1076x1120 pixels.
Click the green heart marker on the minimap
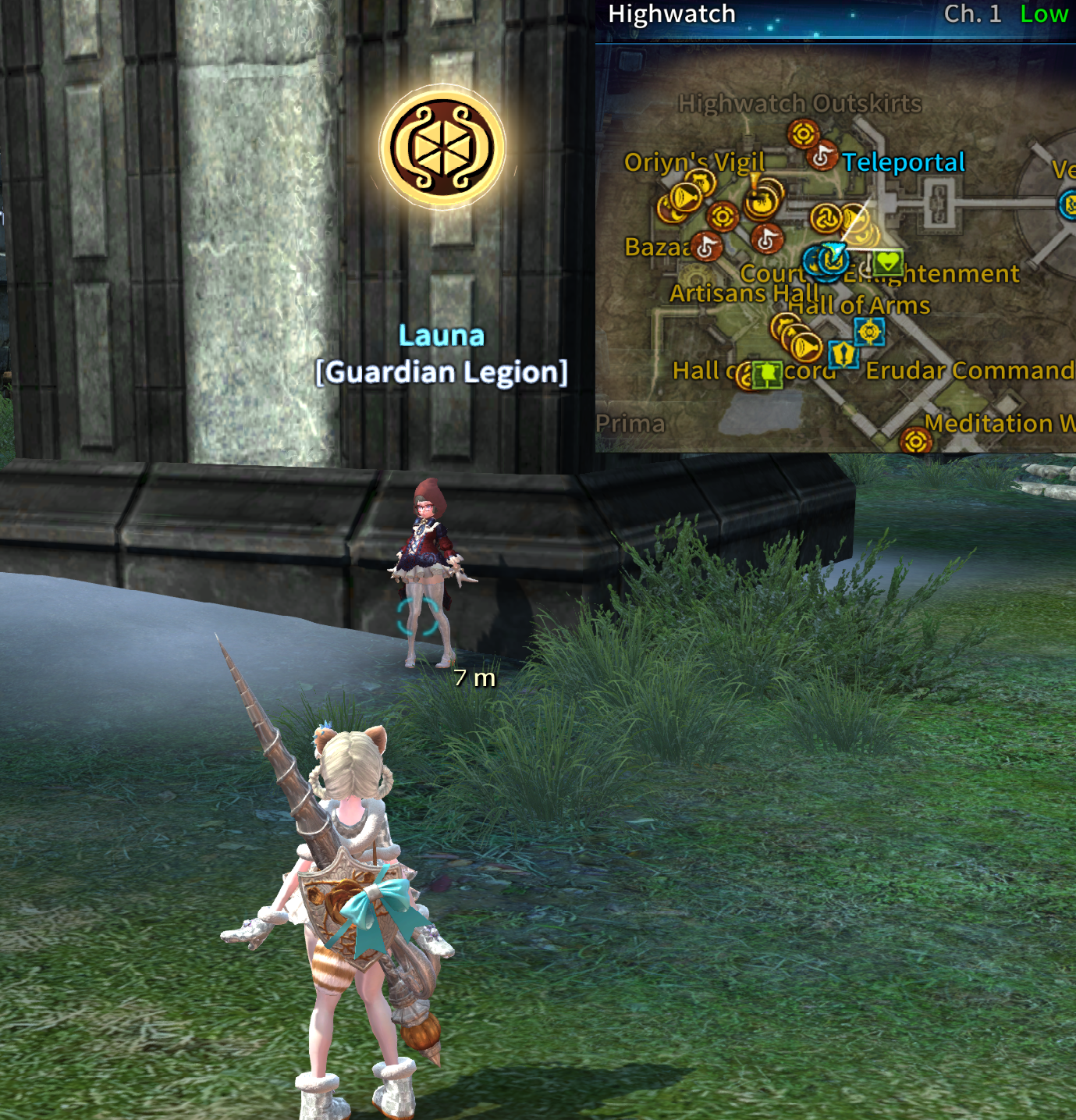tap(888, 261)
